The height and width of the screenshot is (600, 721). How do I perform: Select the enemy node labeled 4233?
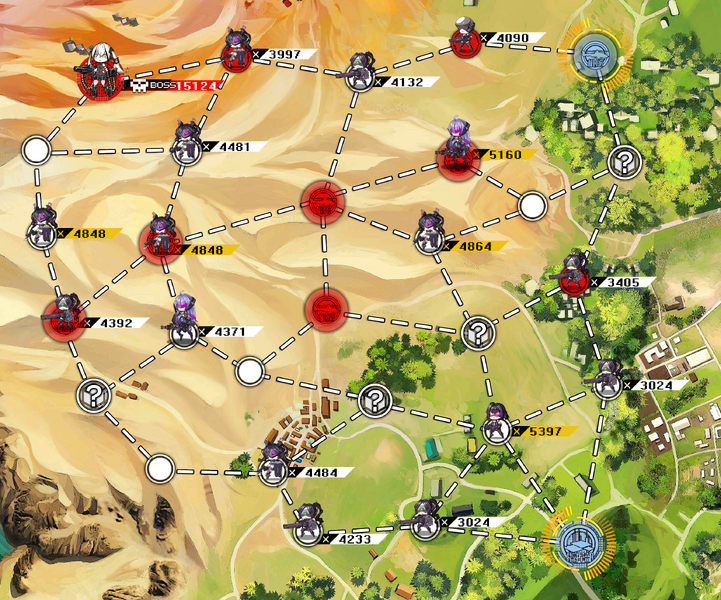coord(307,531)
